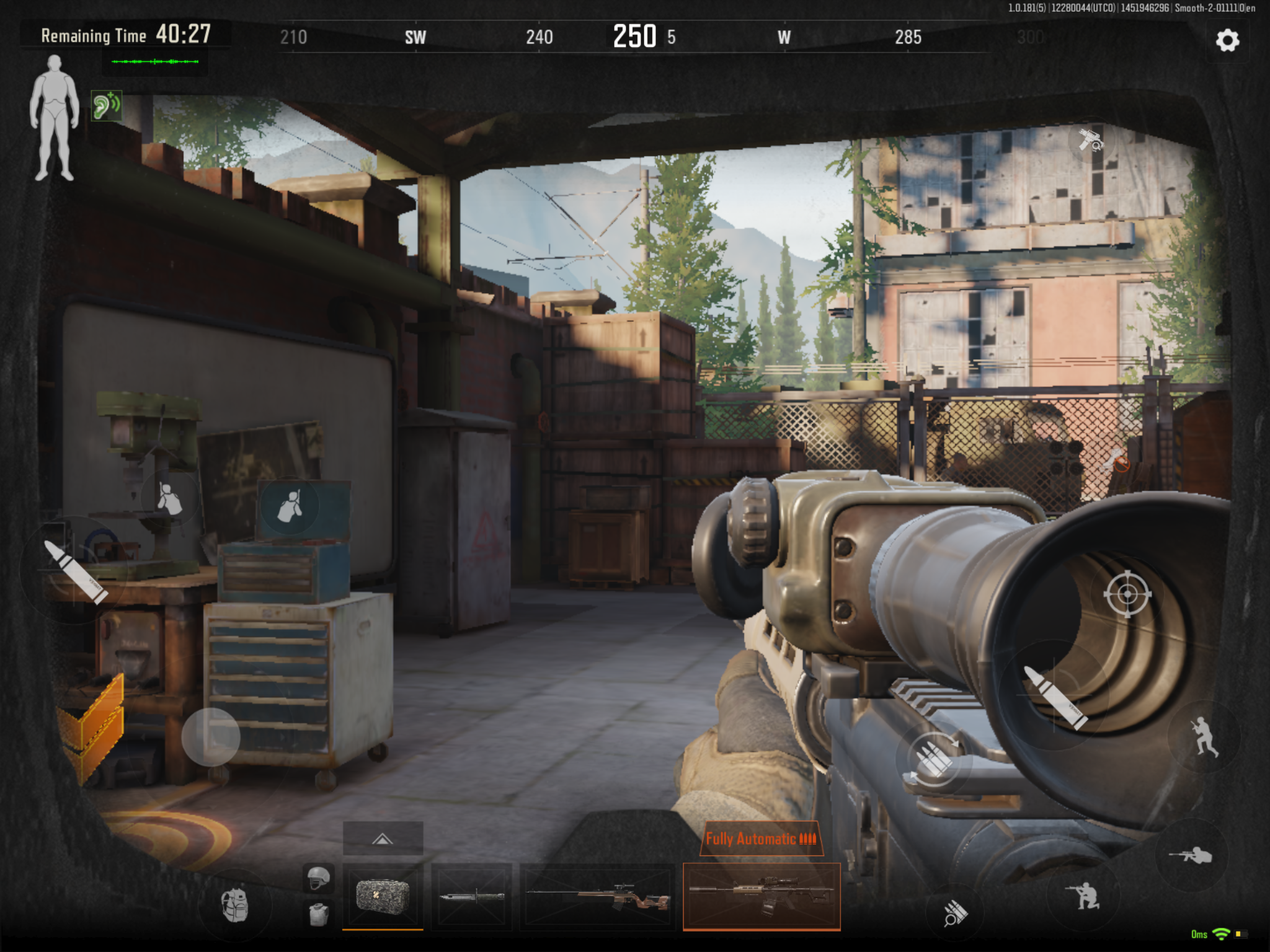
Task: Equip the combat knife slot
Action: (x=471, y=896)
